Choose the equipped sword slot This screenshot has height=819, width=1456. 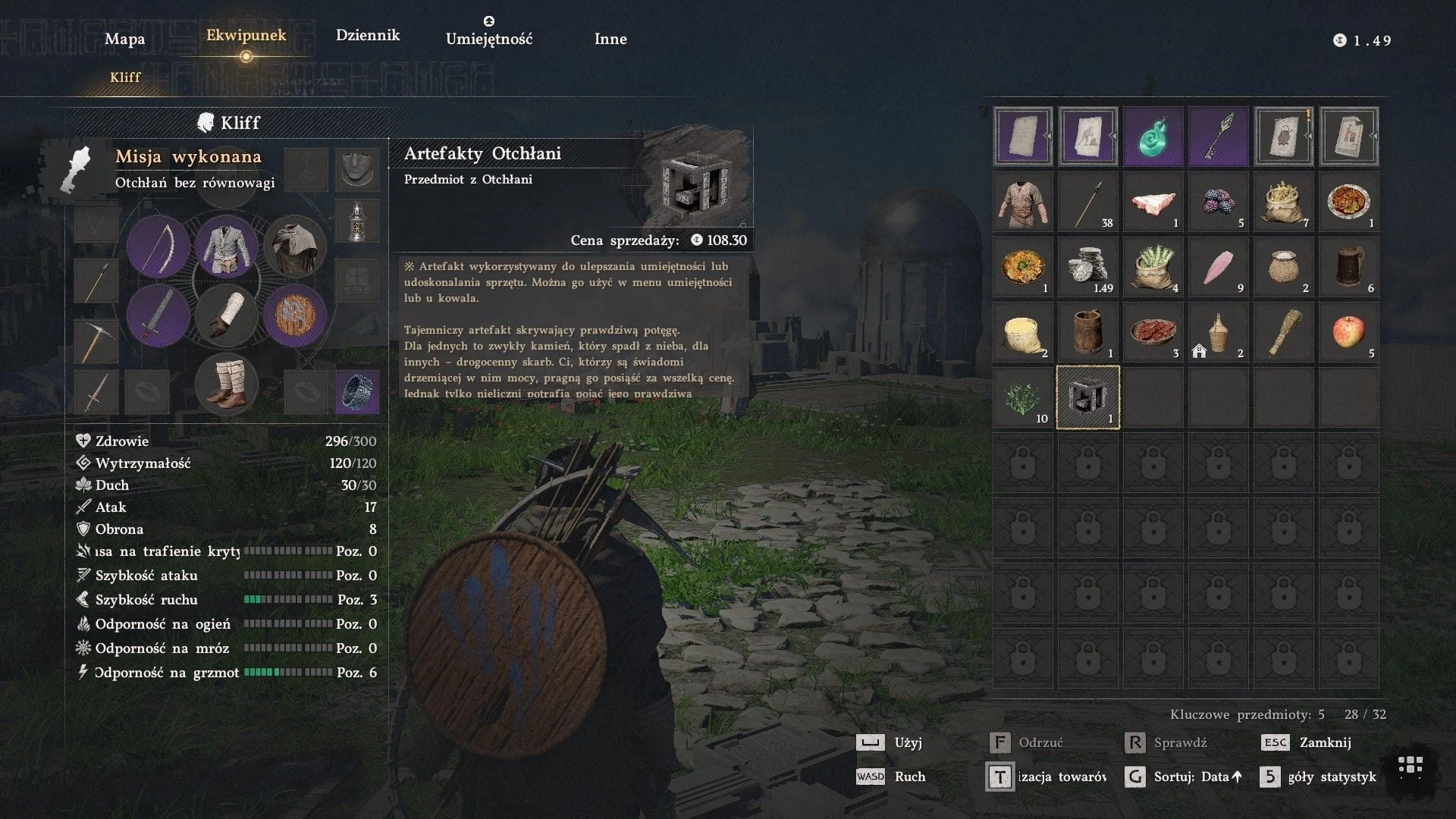click(x=158, y=315)
